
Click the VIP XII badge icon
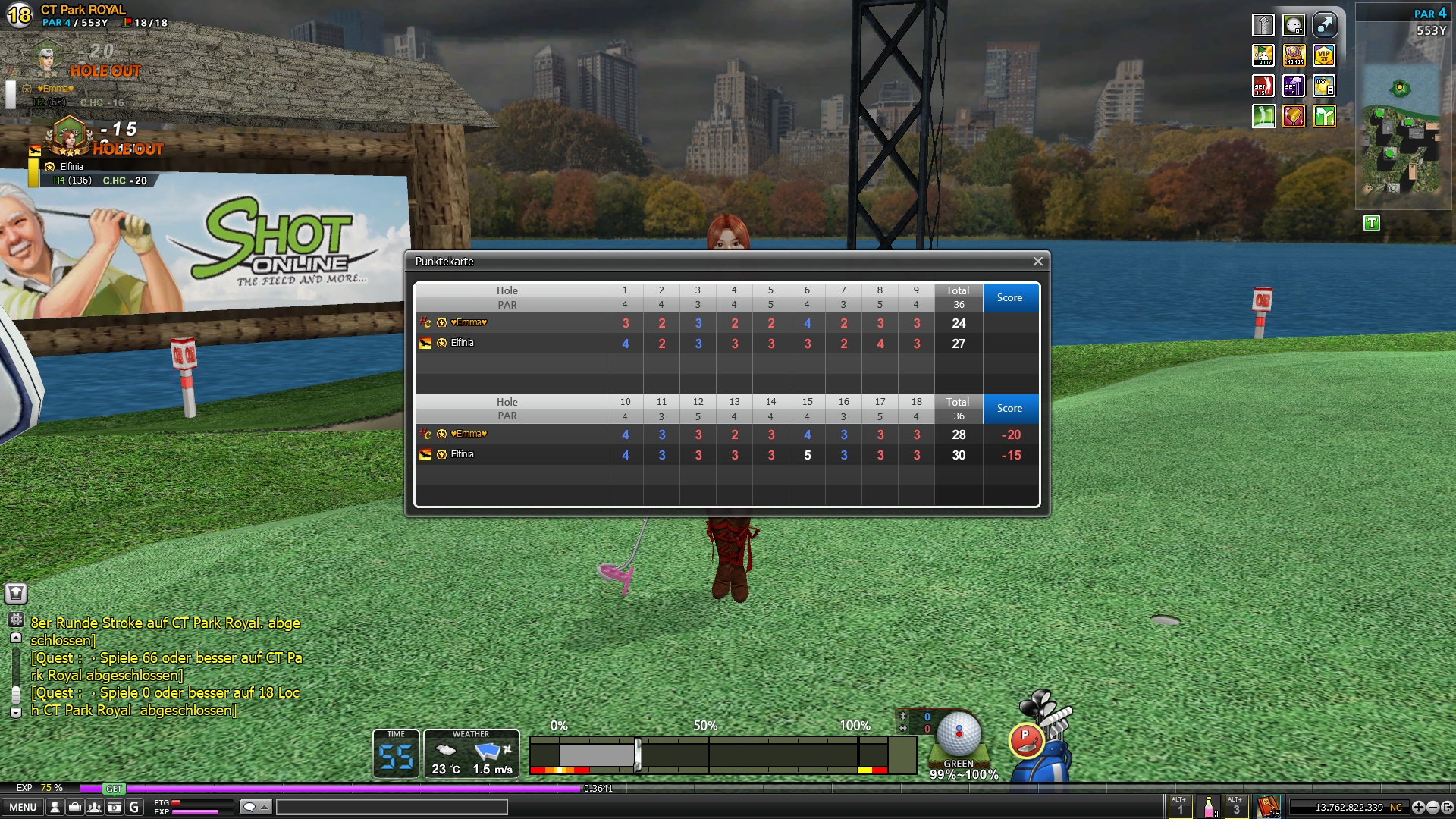pyautogui.click(x=1324, y=55)
